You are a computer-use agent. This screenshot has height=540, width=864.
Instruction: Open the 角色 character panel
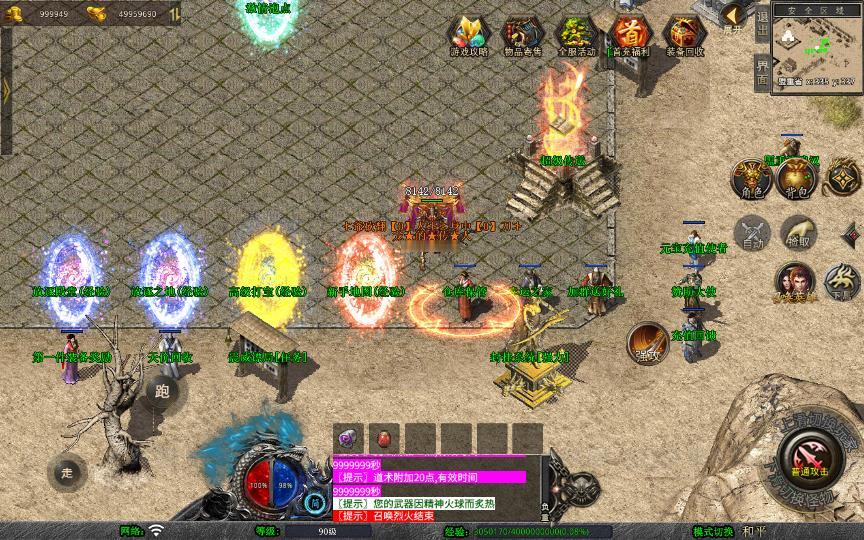751,176
